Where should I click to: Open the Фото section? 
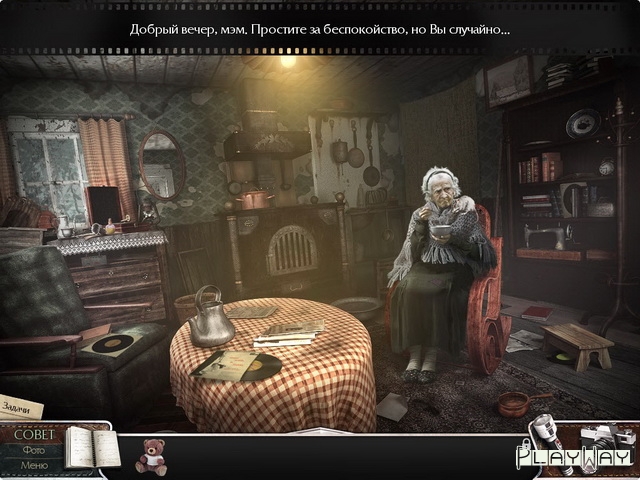coord(32,450)
